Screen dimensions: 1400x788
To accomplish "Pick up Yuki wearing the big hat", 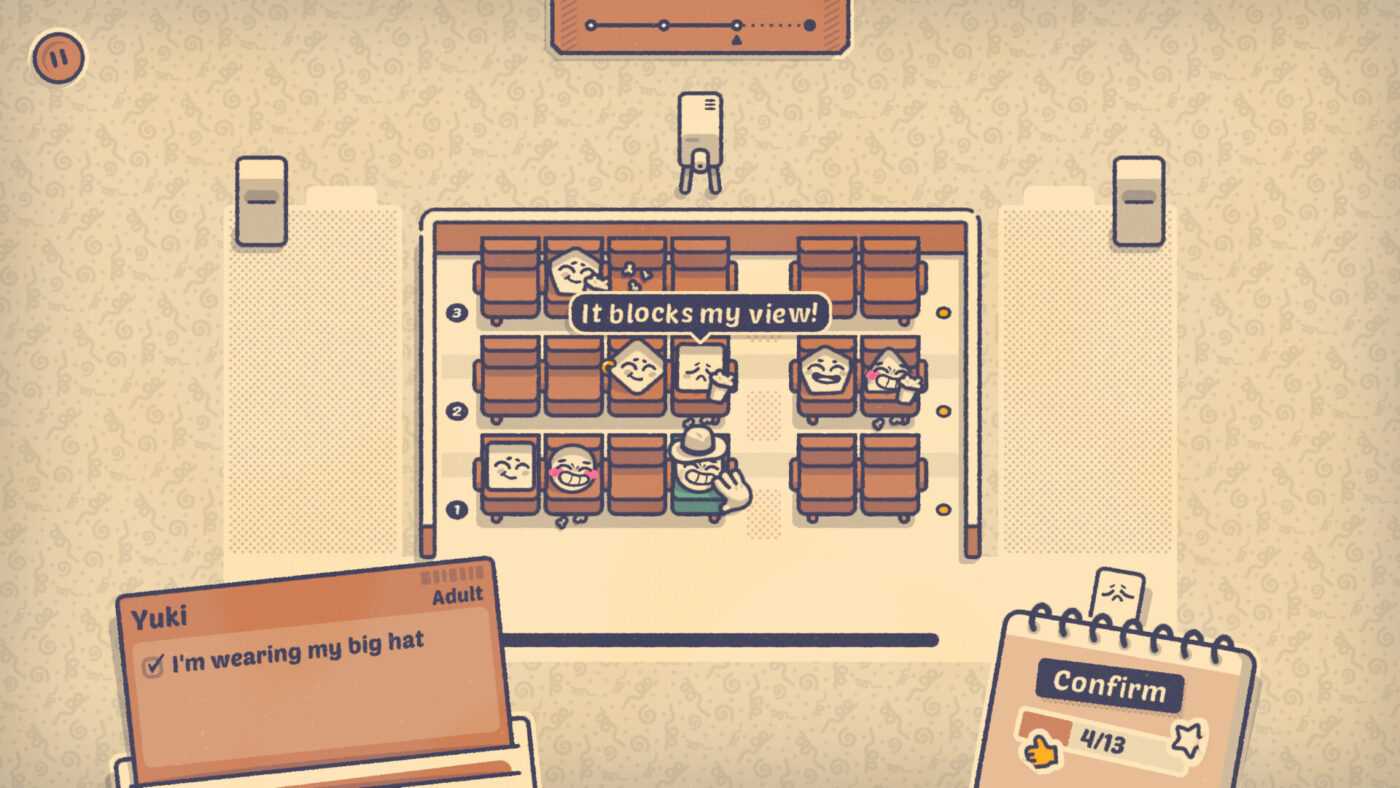I will (698, 470).
